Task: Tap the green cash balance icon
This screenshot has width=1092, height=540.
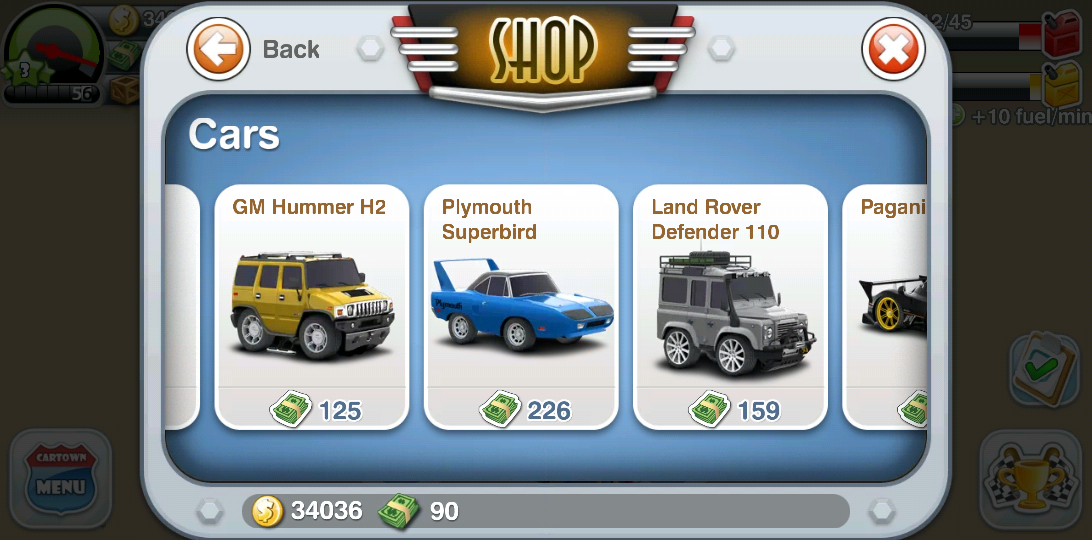Action: point(397,511)
